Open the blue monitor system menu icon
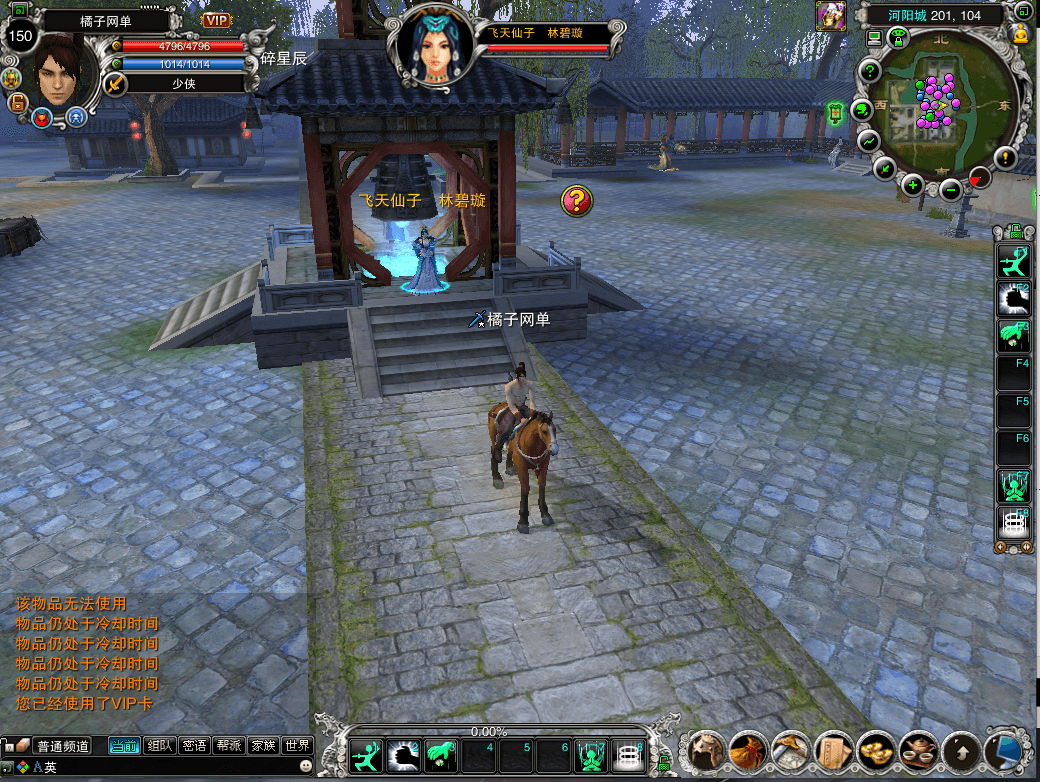 1002,749
